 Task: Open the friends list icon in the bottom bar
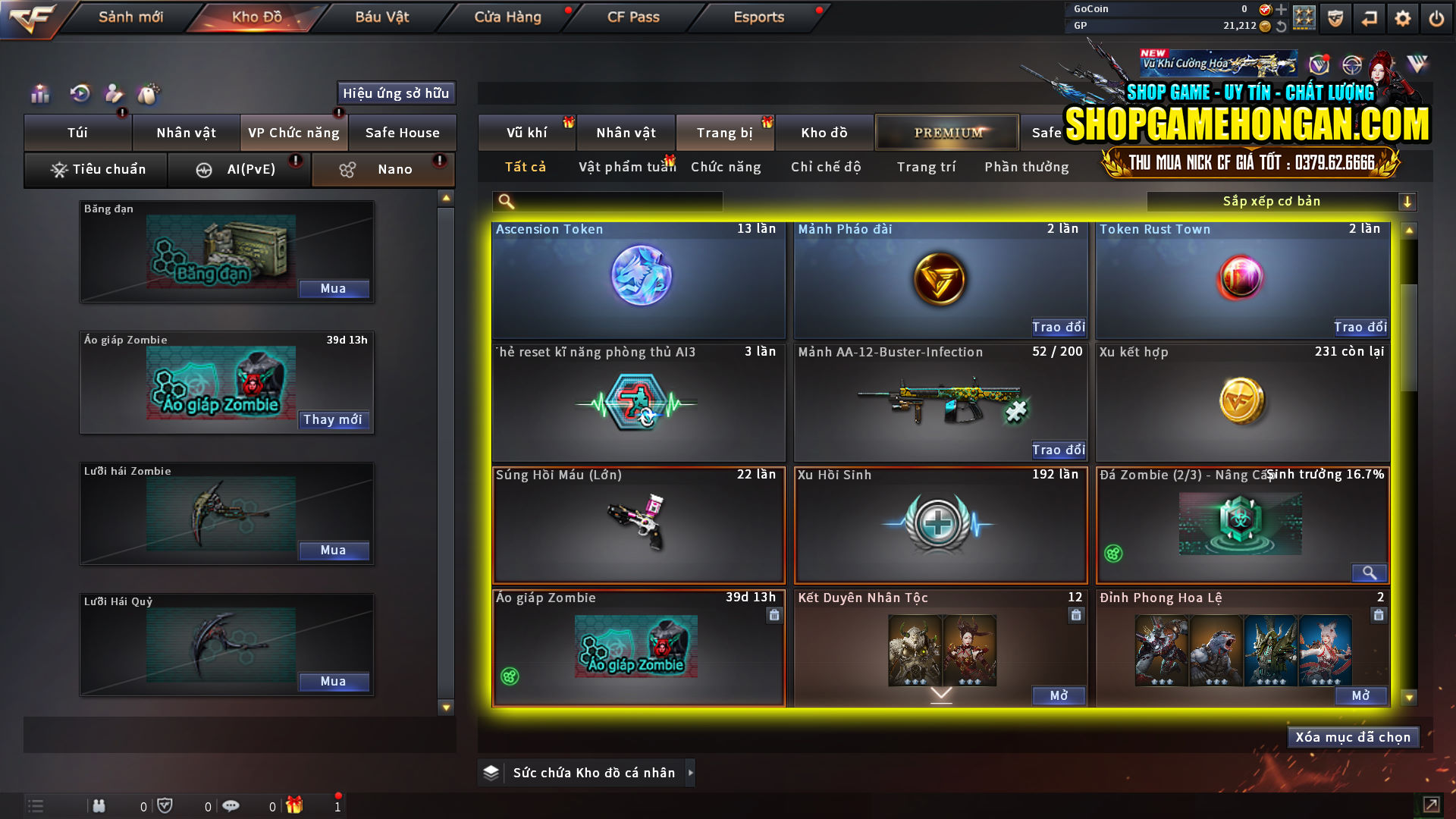[x=99, y=806]
